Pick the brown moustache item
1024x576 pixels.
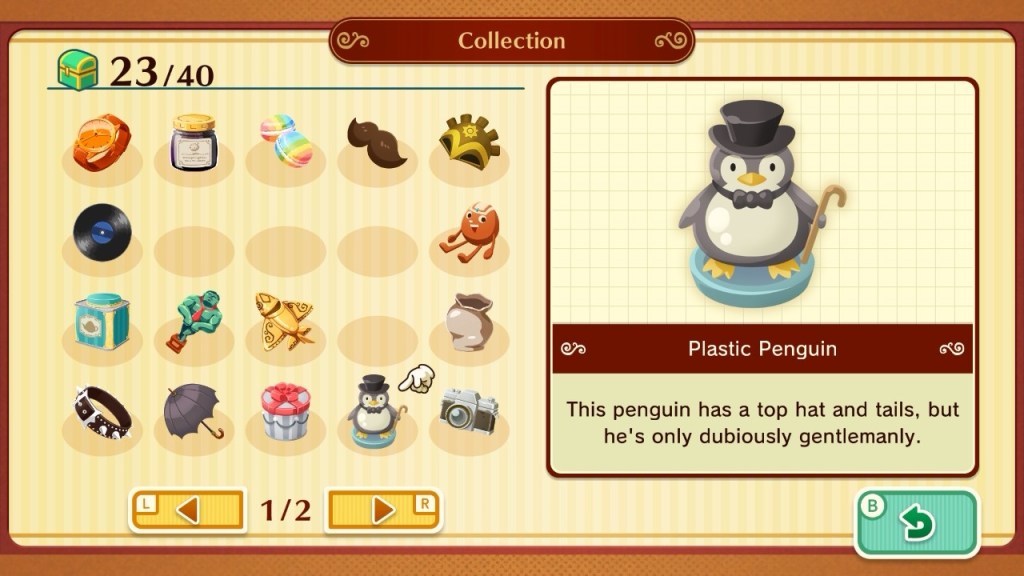pos(377,141)
